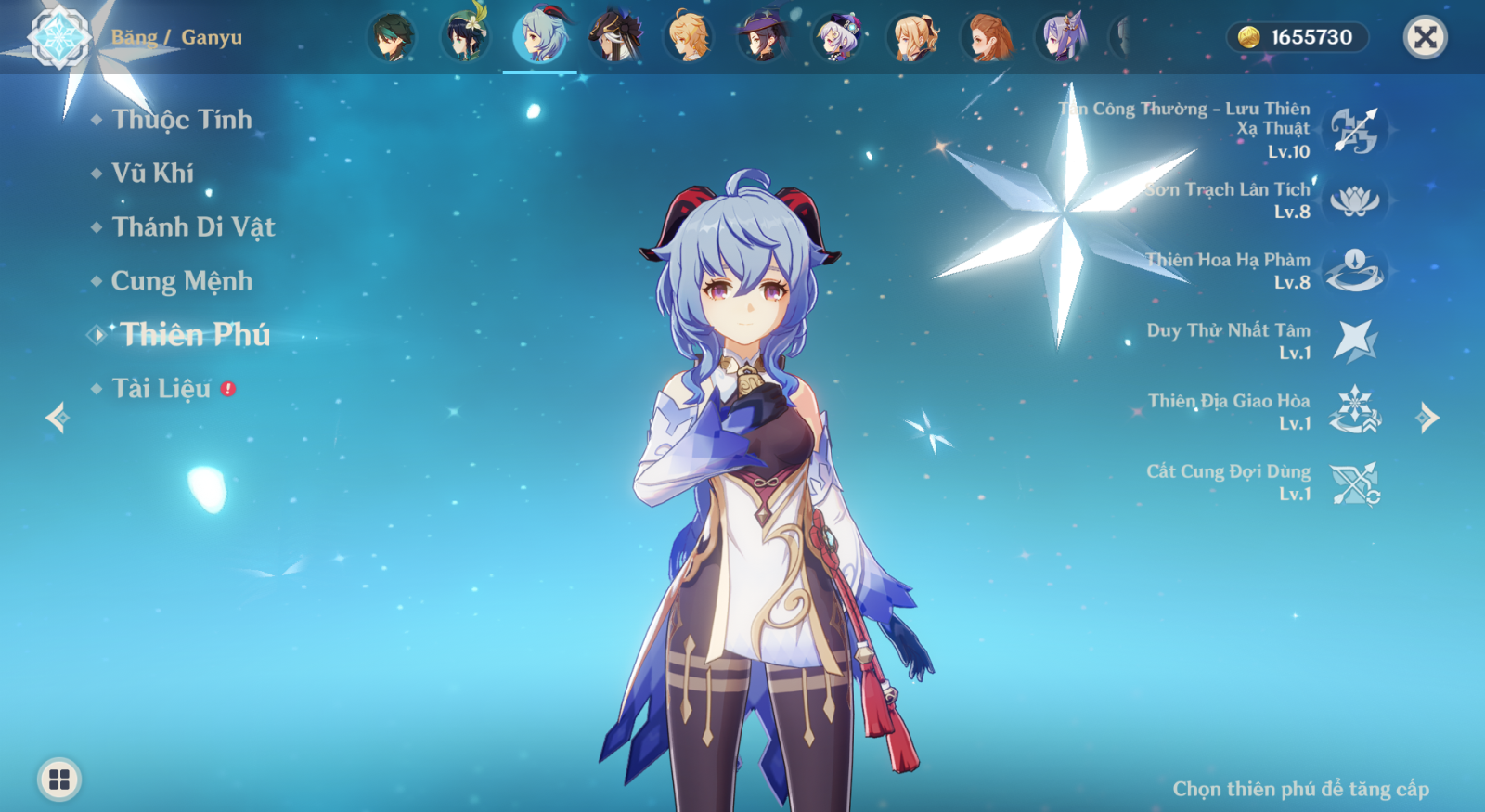Screen dimensions: 1485x812
Task: Select the Thiên Địa Giao Hòa passive talent
Action: pos(1354,412)
